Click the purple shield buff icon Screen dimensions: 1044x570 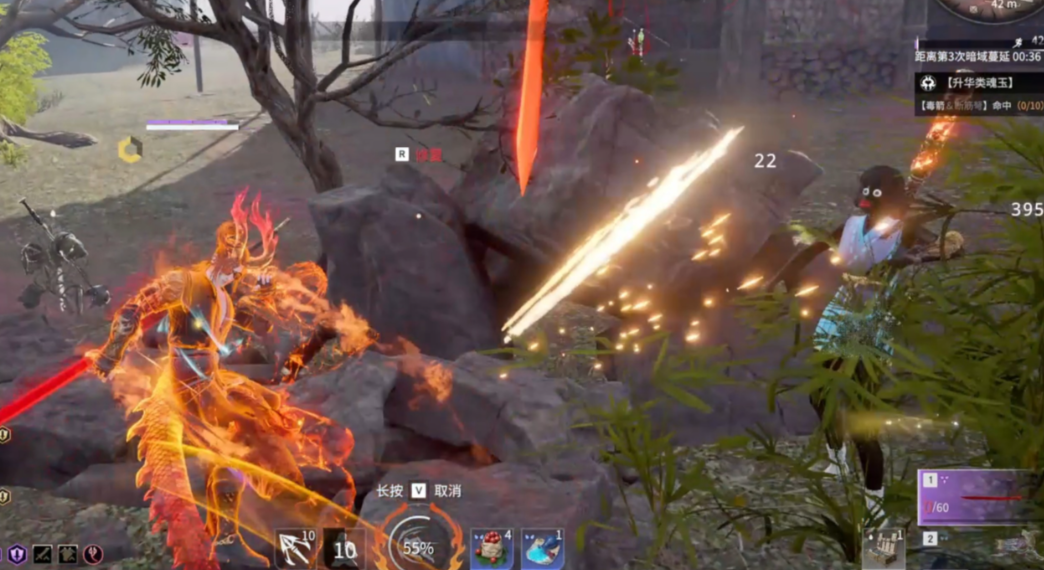[17, 553]
